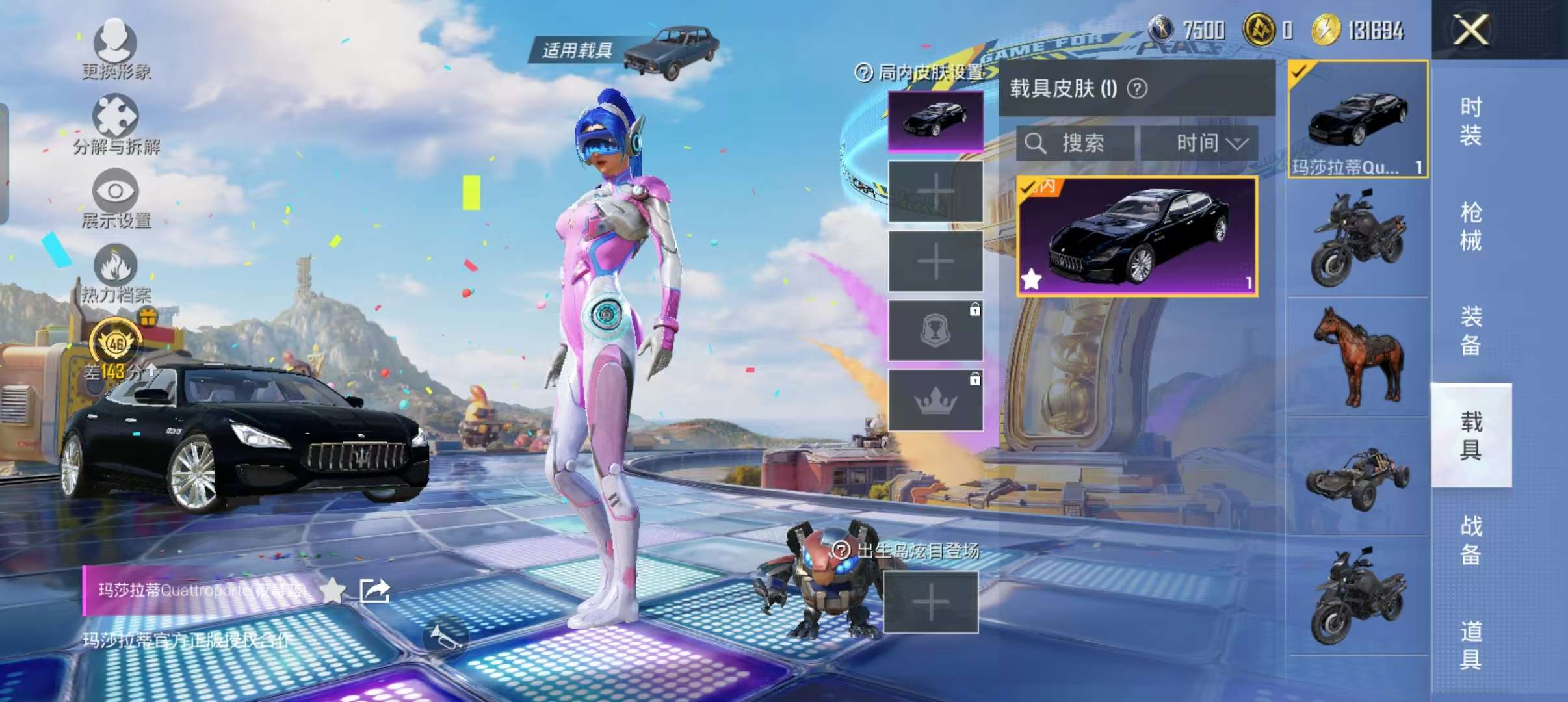Add an 出生岛炫目登场 entrance effect

click(x=930, y=603)
